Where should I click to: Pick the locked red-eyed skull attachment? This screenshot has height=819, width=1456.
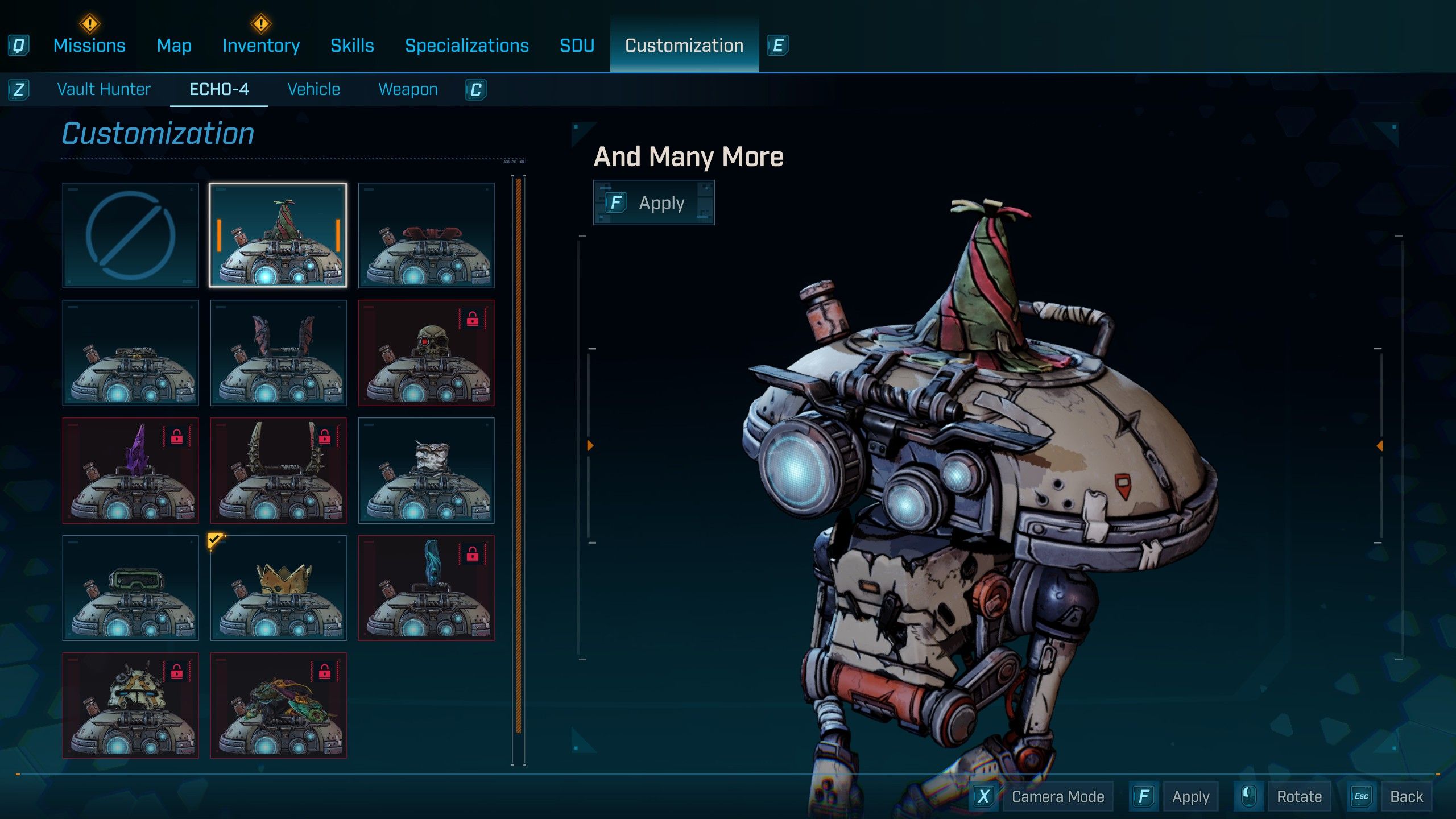point(426,353)
